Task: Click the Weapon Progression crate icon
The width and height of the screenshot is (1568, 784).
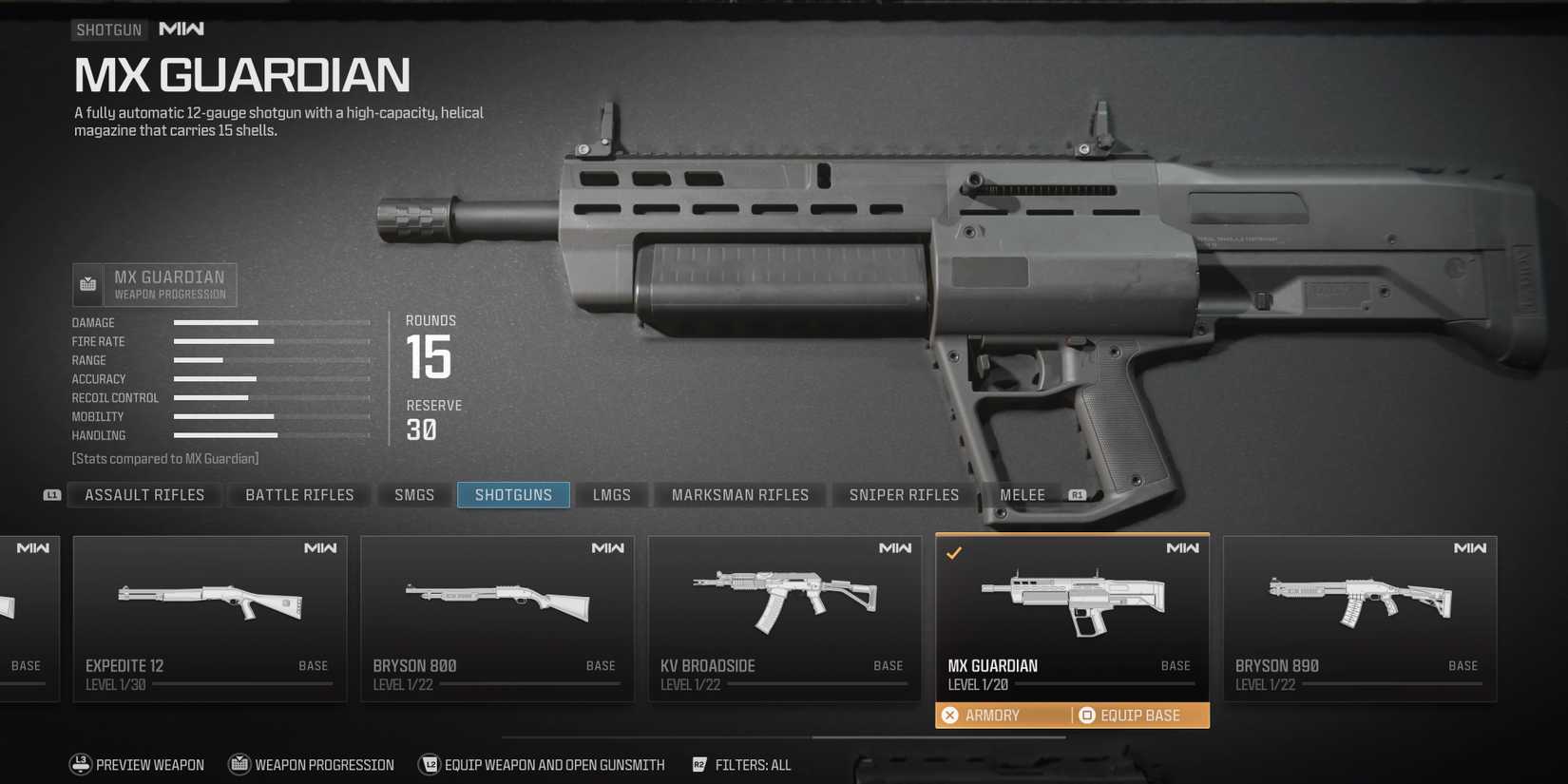Action: click(87, 282)
